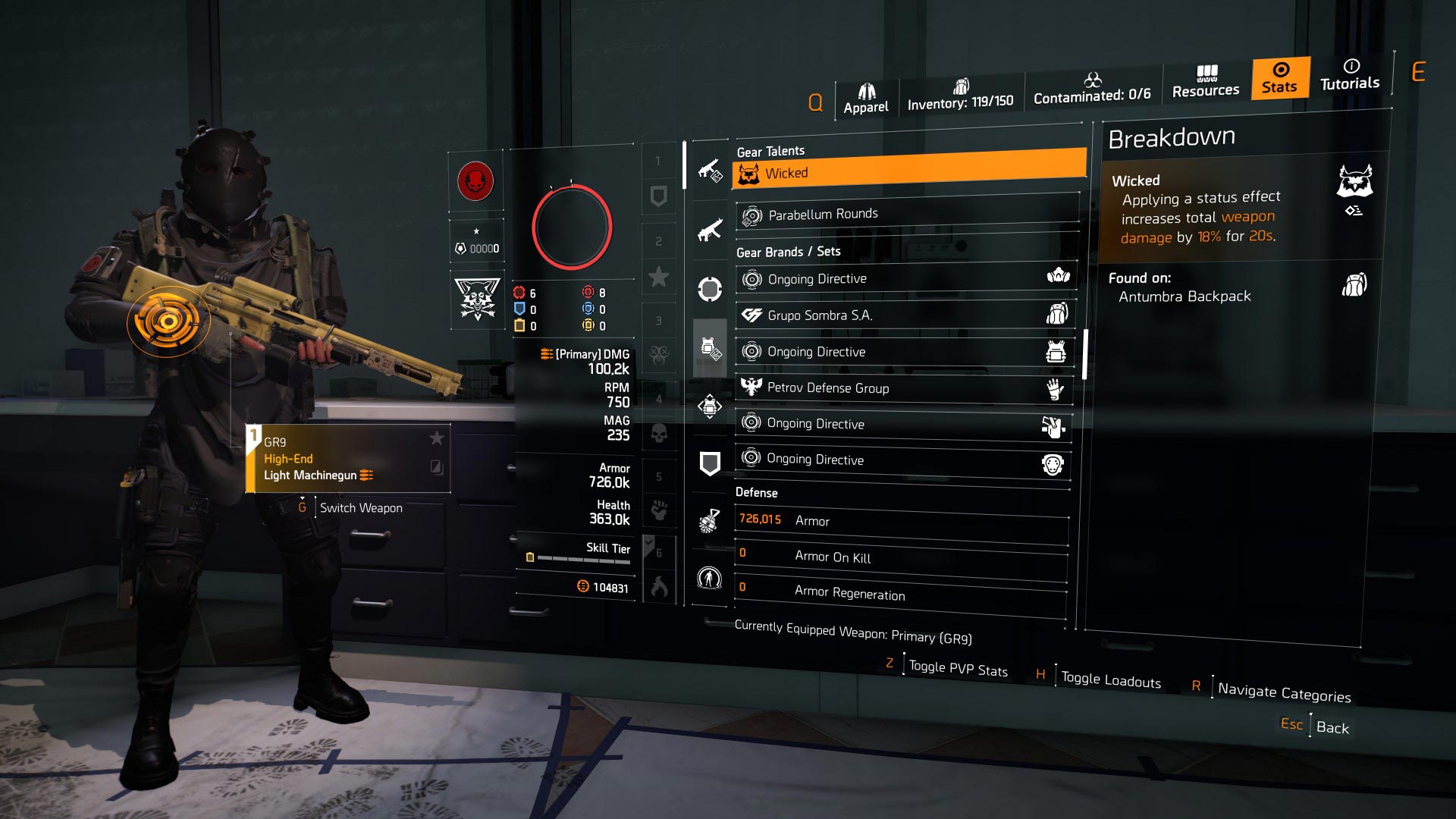
Task: Click the star icon in loadout slot 2
Action: coord(658,276)
